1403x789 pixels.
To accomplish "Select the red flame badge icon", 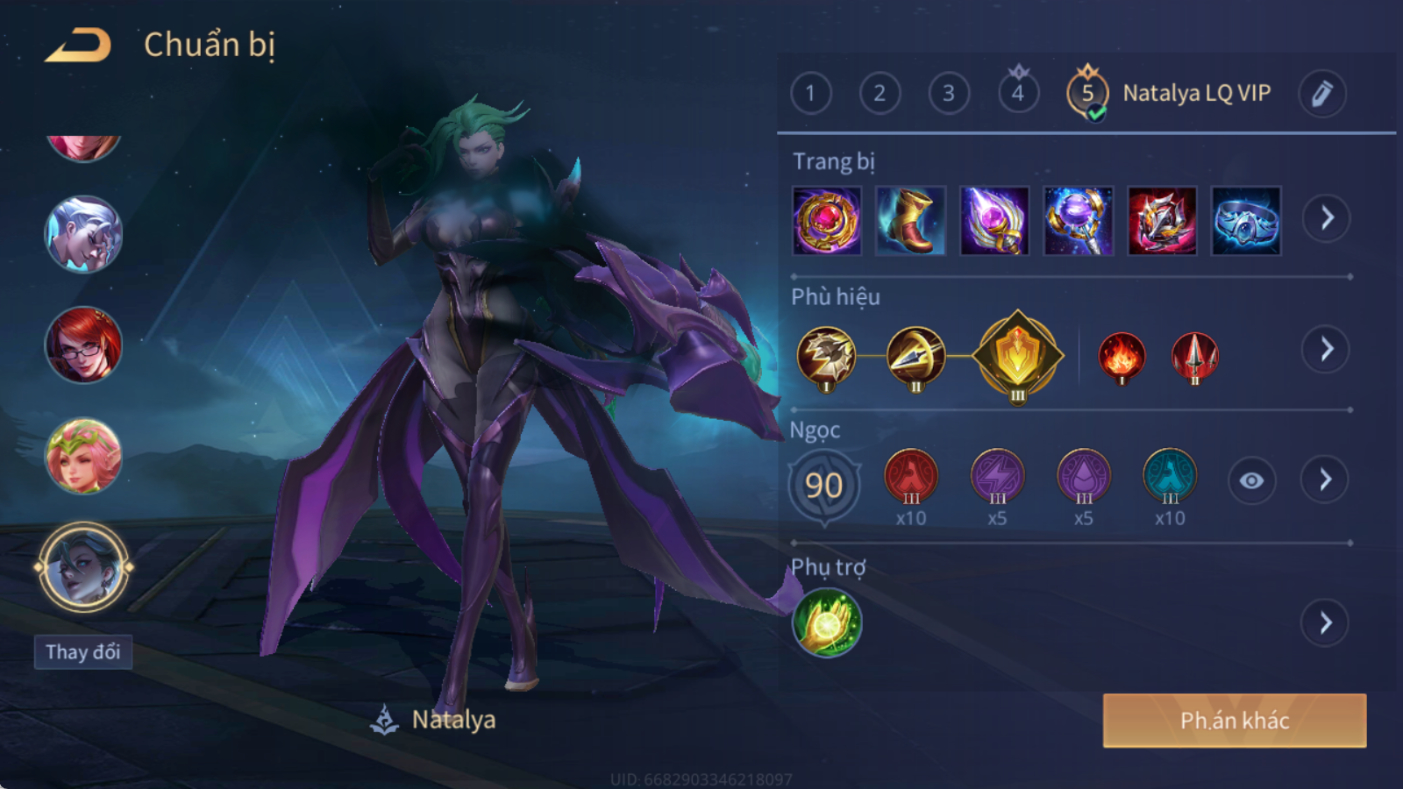I will (x=1121, y=357).
